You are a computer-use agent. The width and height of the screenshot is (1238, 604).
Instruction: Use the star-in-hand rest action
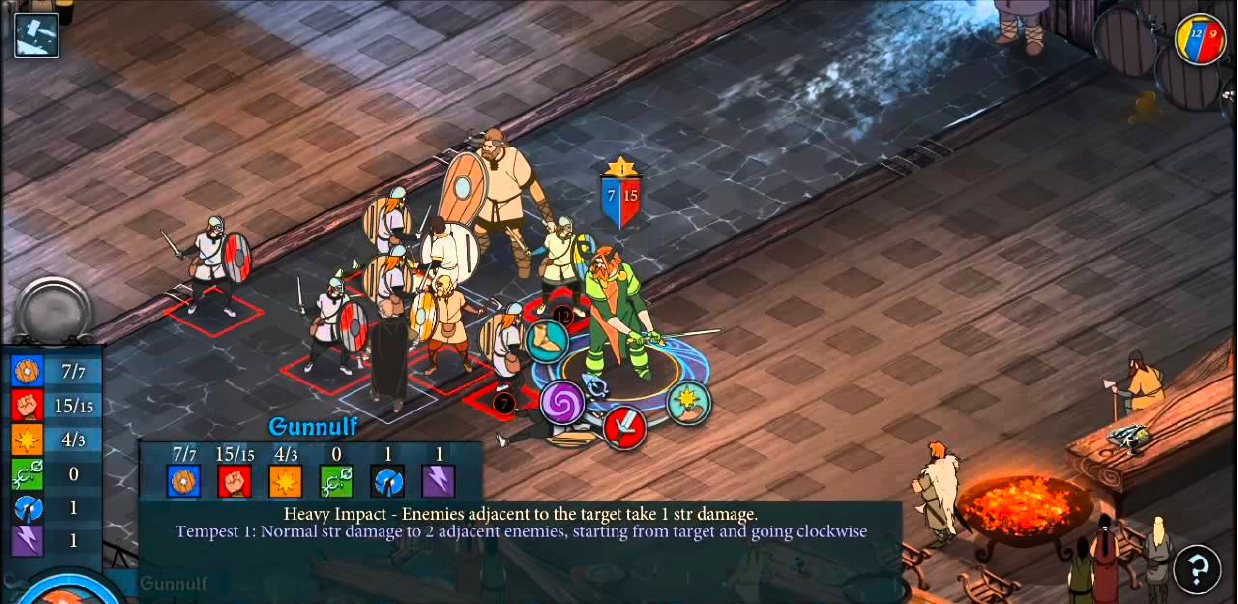click(689, 402)
